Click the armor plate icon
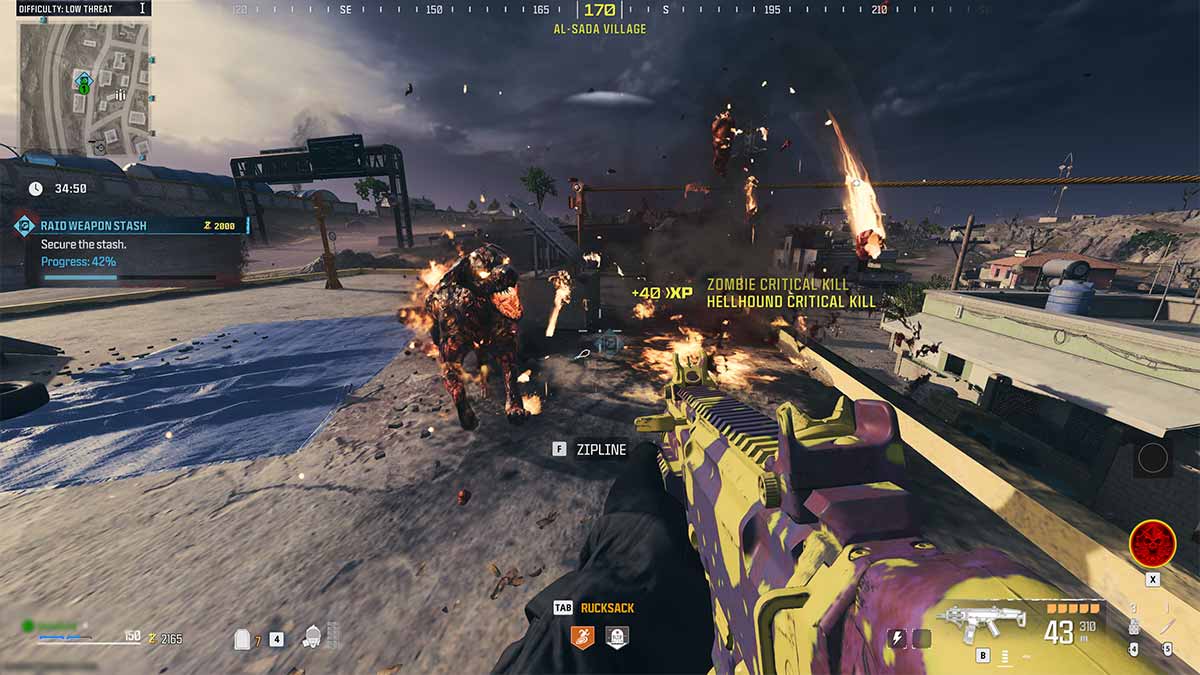The image size is (1200, 675). (x=243, y=638)
